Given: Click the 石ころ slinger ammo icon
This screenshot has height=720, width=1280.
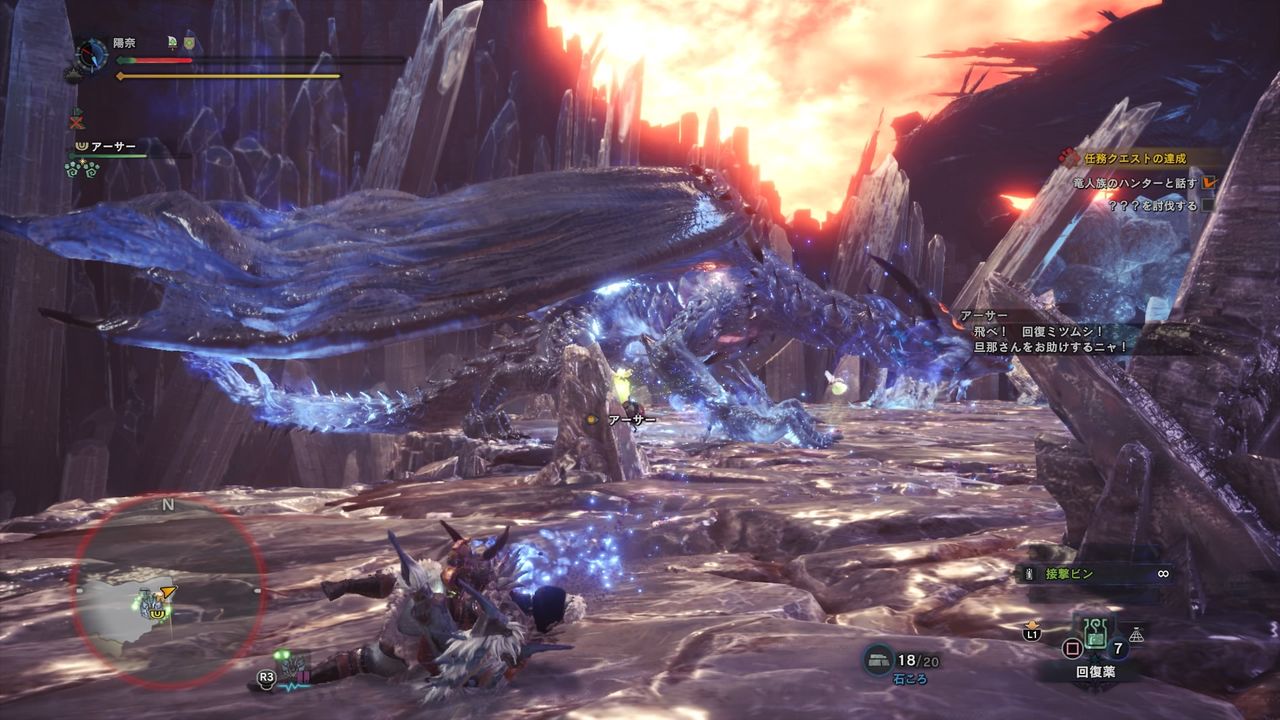Looking at the screenshot, I should tap(878, 659).
